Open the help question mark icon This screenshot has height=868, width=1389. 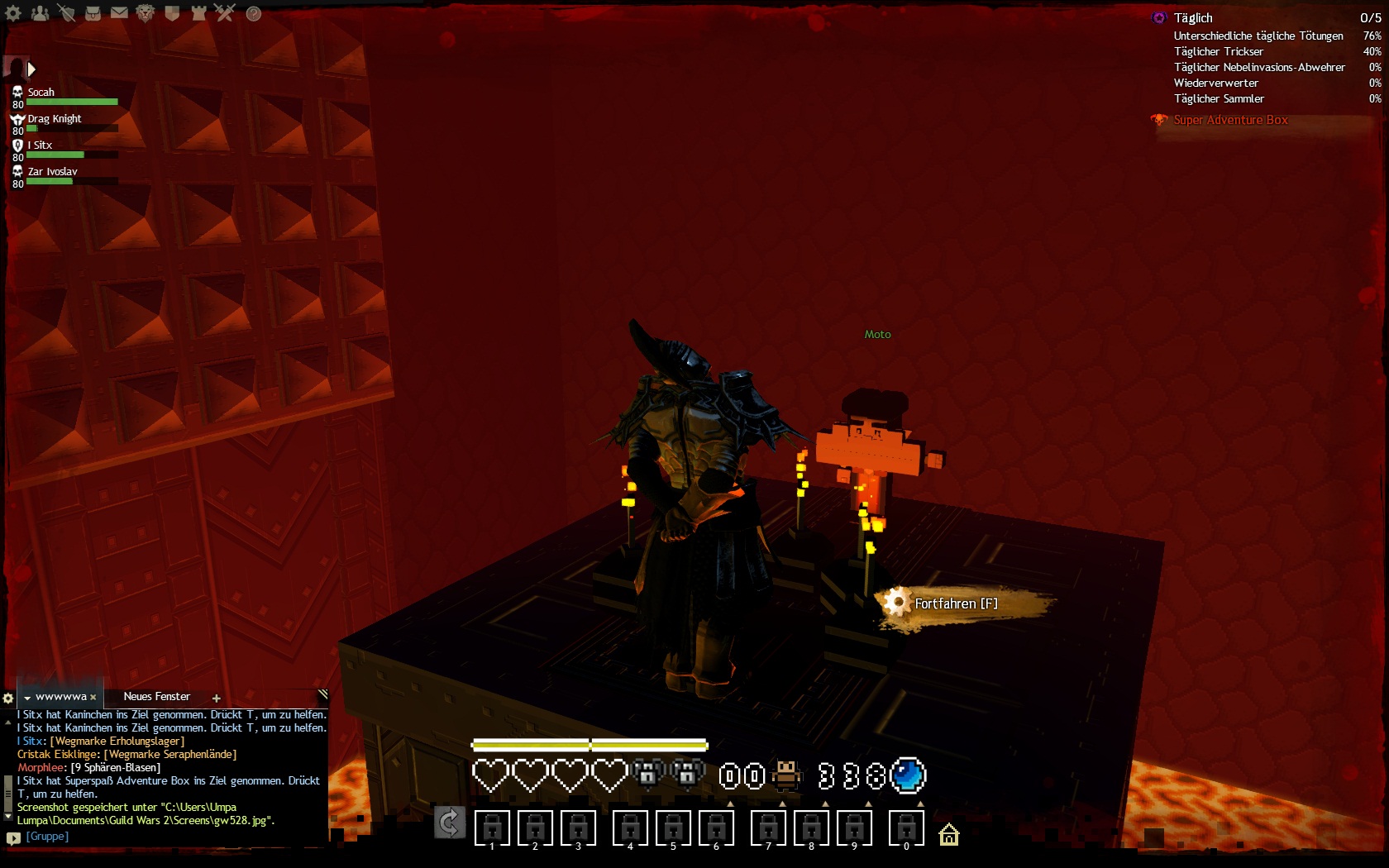[254, 13]
